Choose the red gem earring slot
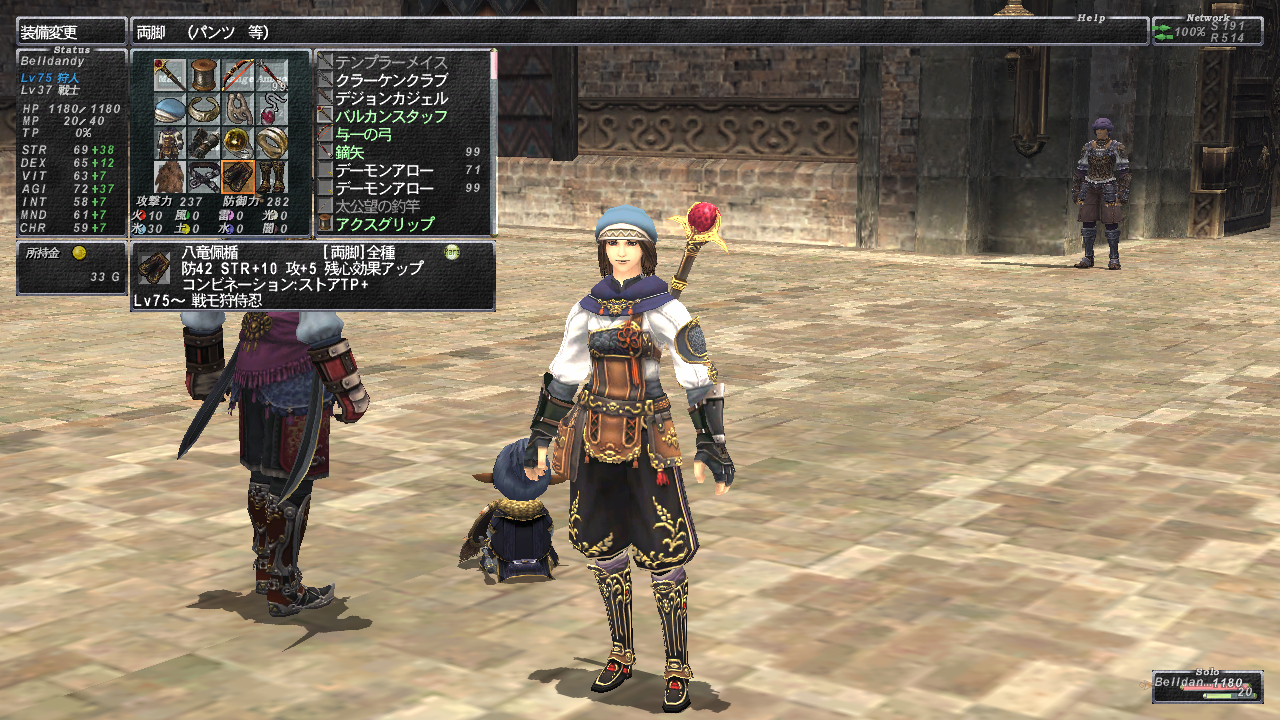1280x720 pixels. pyautogui.click(x=272, y=109)
